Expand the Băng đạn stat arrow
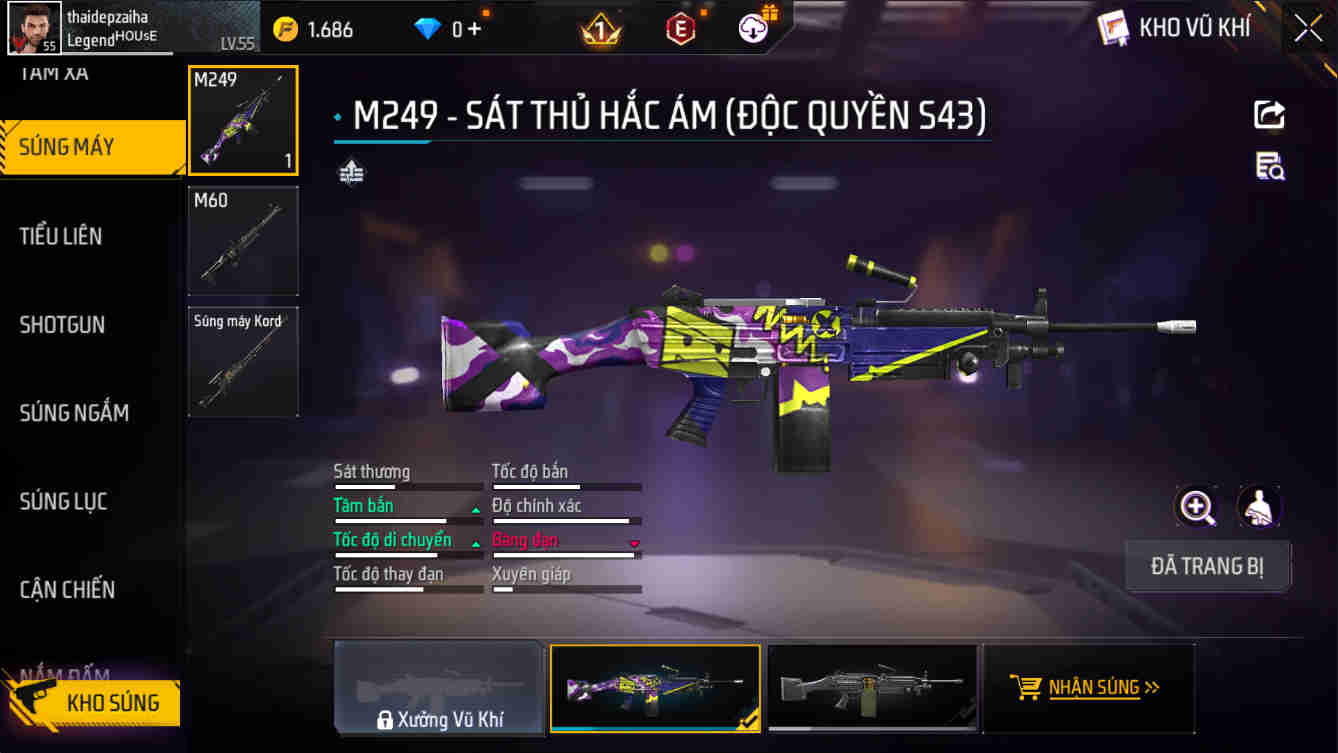Screen dimensions: 1338x753 633,545
